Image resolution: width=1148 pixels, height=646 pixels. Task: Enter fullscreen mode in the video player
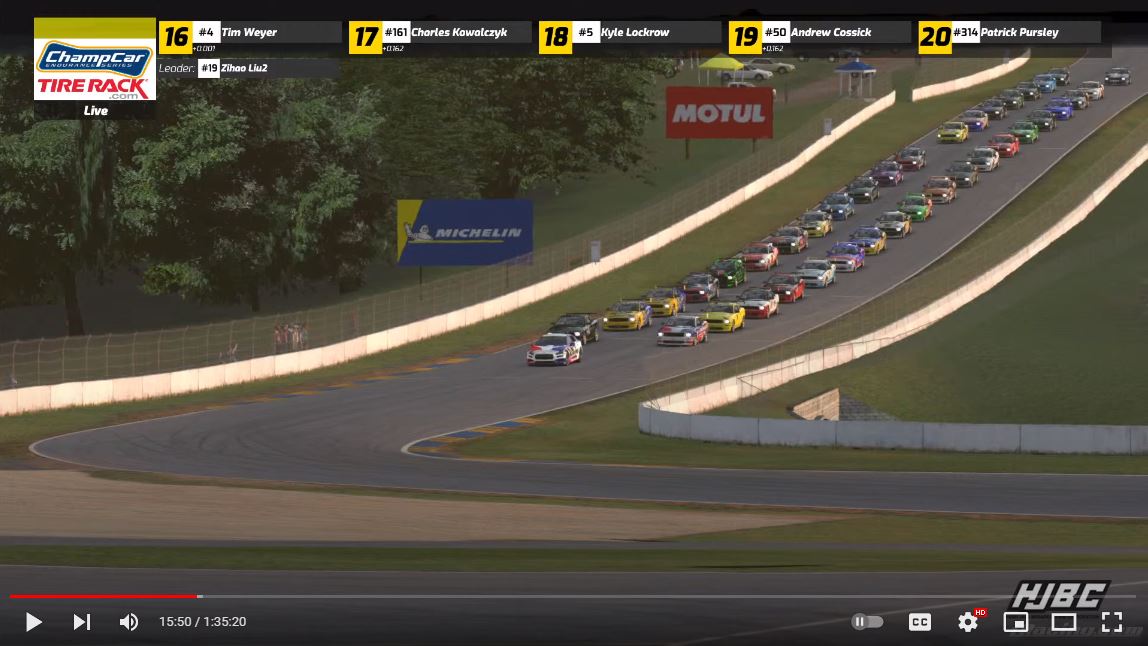tap(1111, 622)
